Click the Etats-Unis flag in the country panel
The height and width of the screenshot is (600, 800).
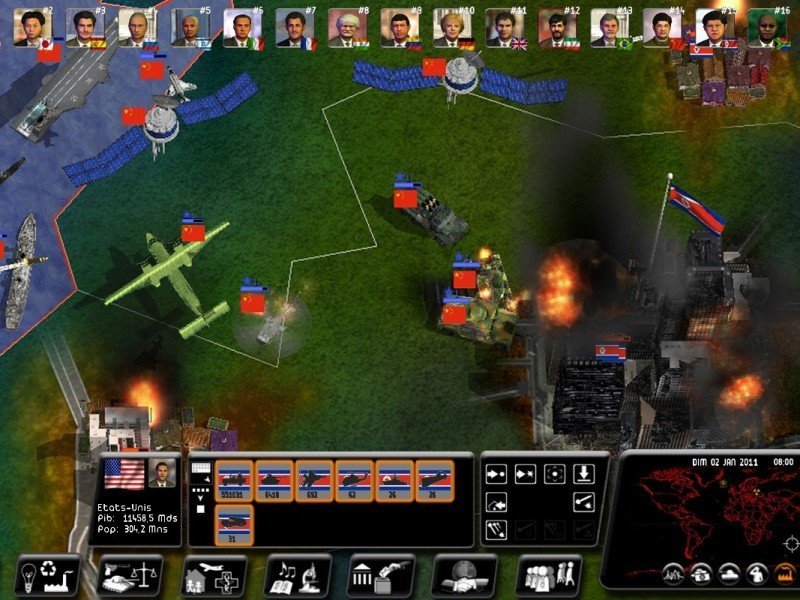coord(123,474)
